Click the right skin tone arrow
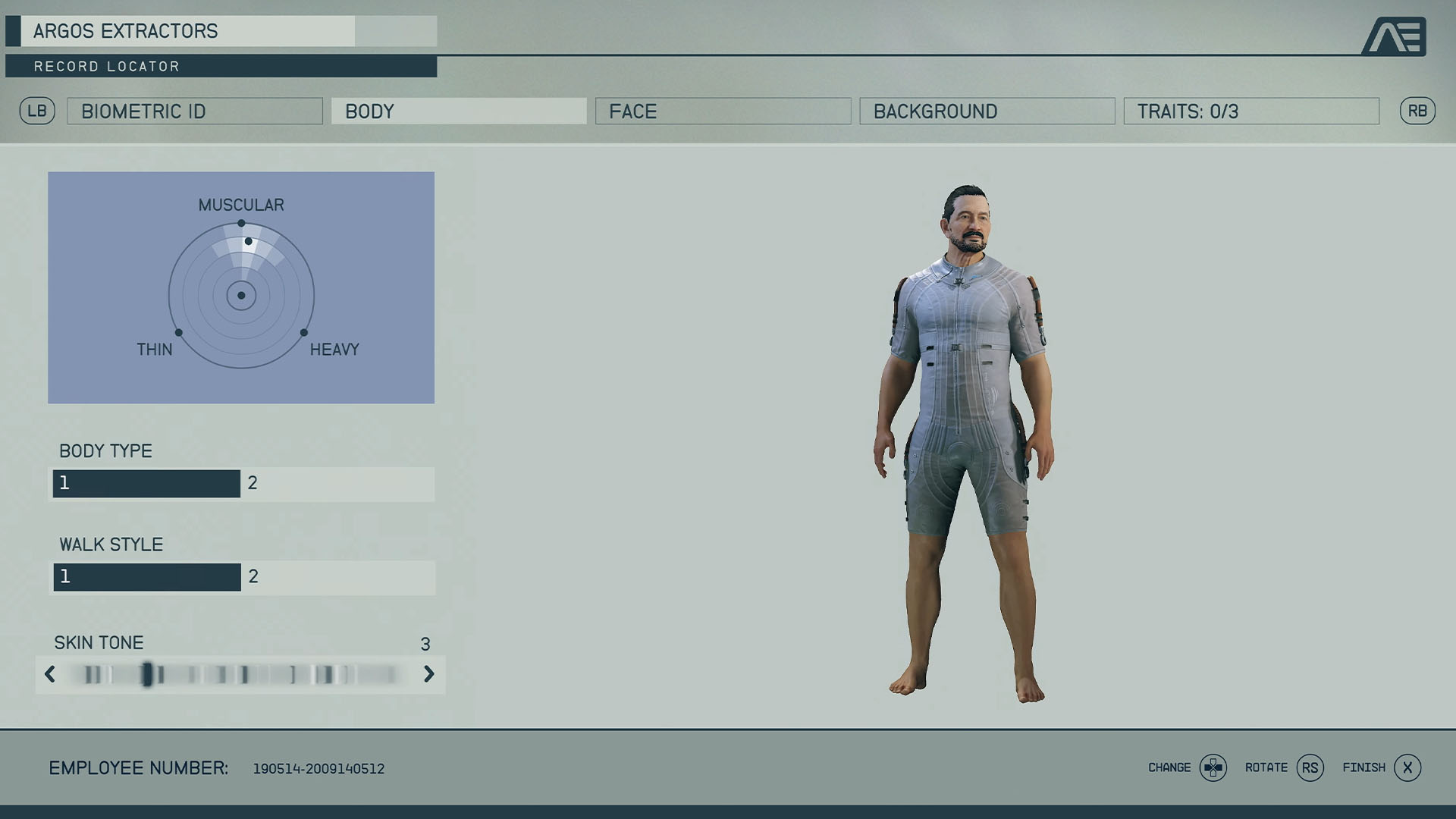The height and width of the screenshot is (819, 1456). pos(429,674)
